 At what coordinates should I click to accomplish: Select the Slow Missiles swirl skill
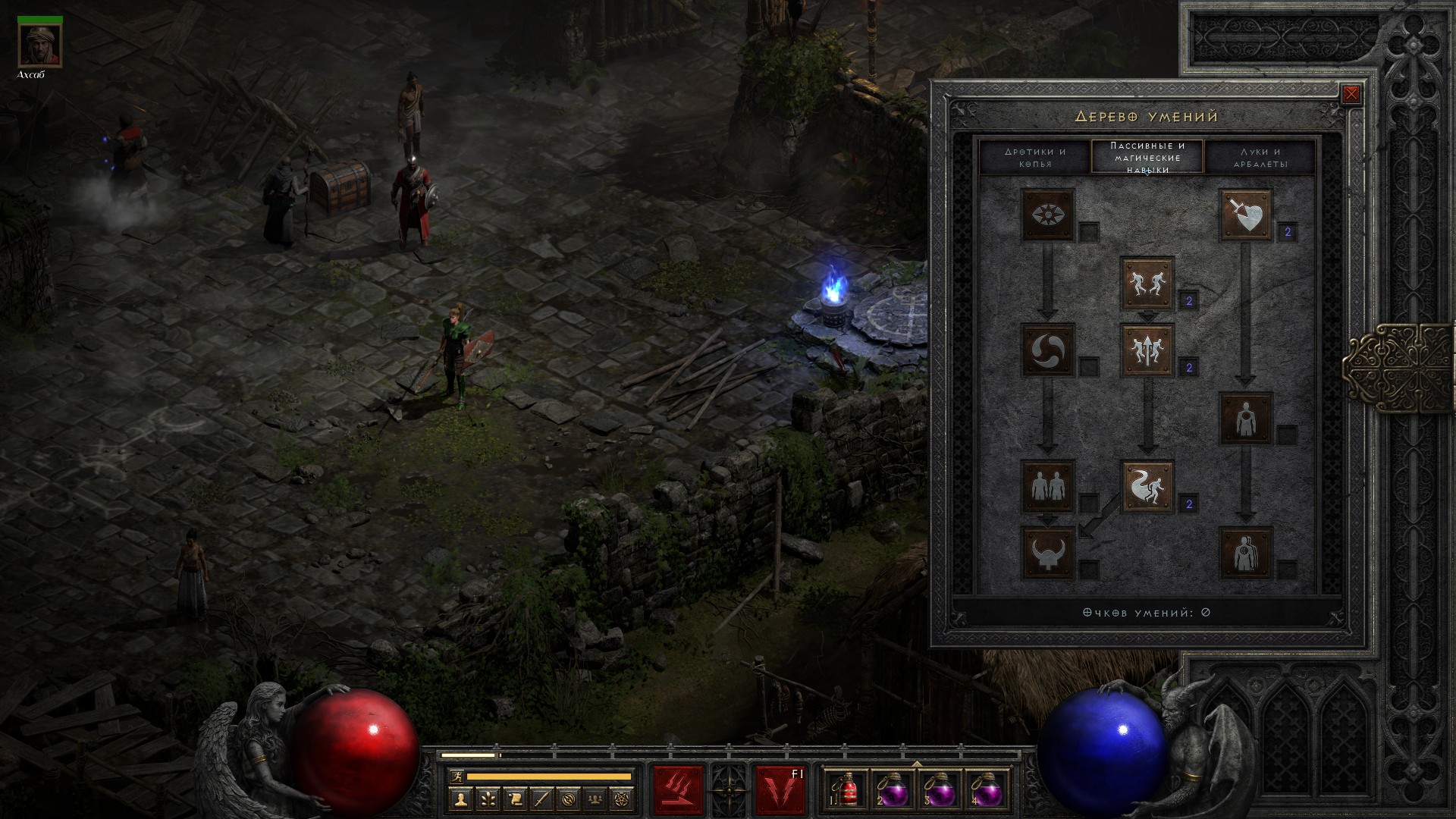[1048, 350]
